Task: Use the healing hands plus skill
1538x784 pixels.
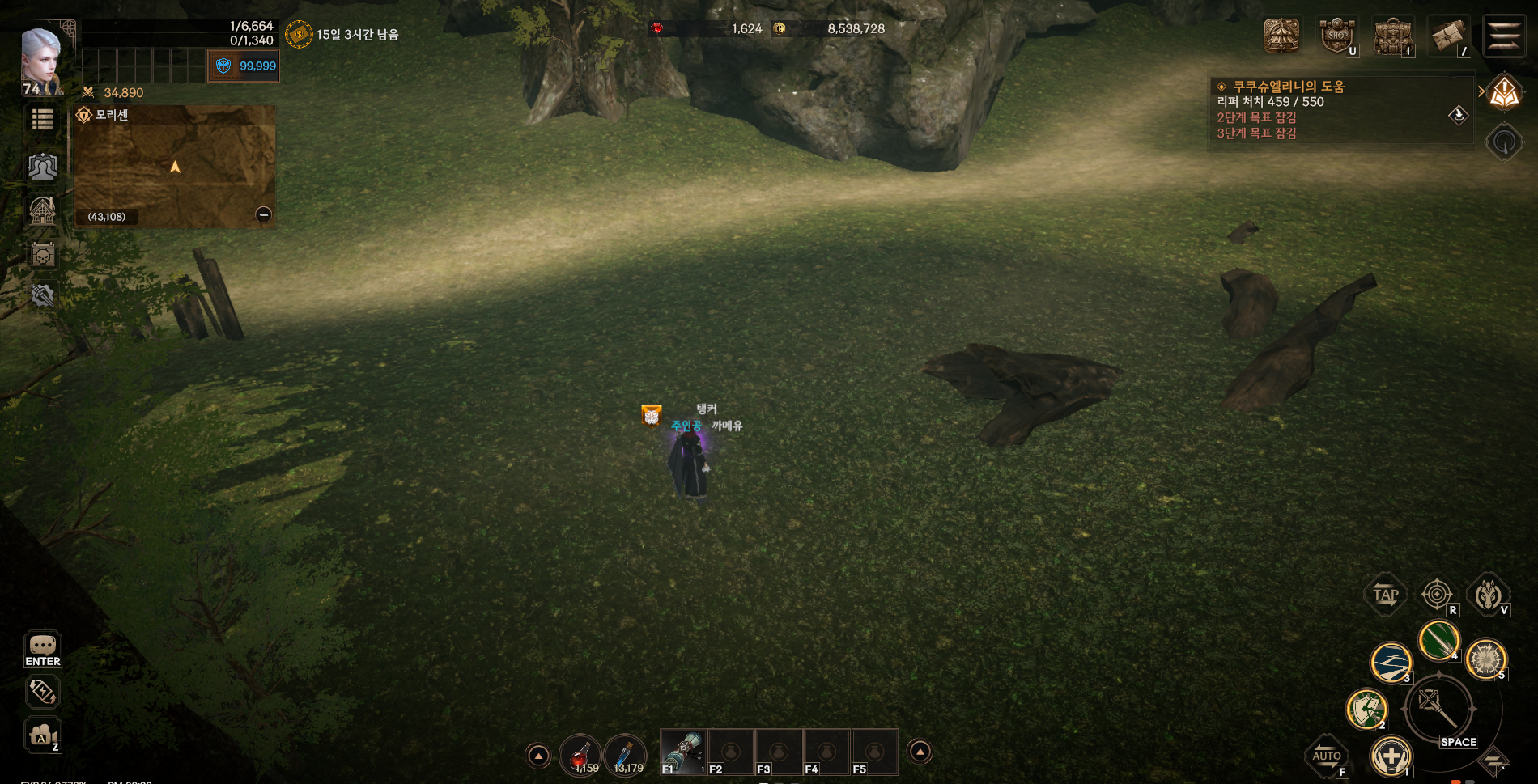Action: tap(1391, 757)
